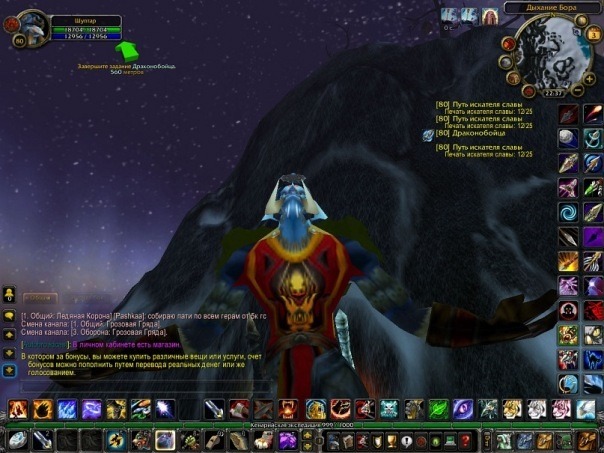This screenshot has width=604, height=453.
Task: Use the Драконобойца quest item icon
Action: [x=428, y=134]
